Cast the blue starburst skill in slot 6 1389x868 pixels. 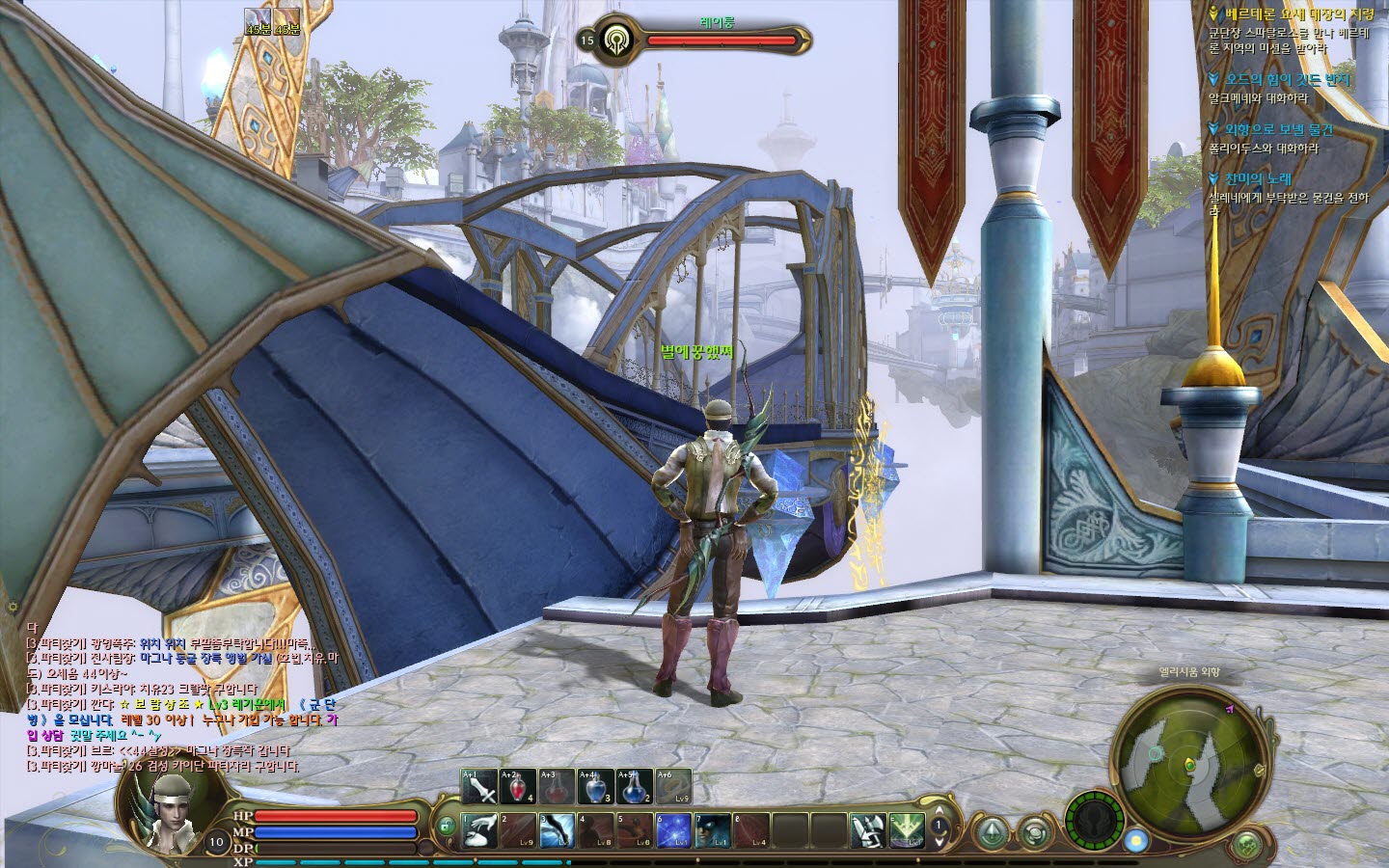click(673, 830)
